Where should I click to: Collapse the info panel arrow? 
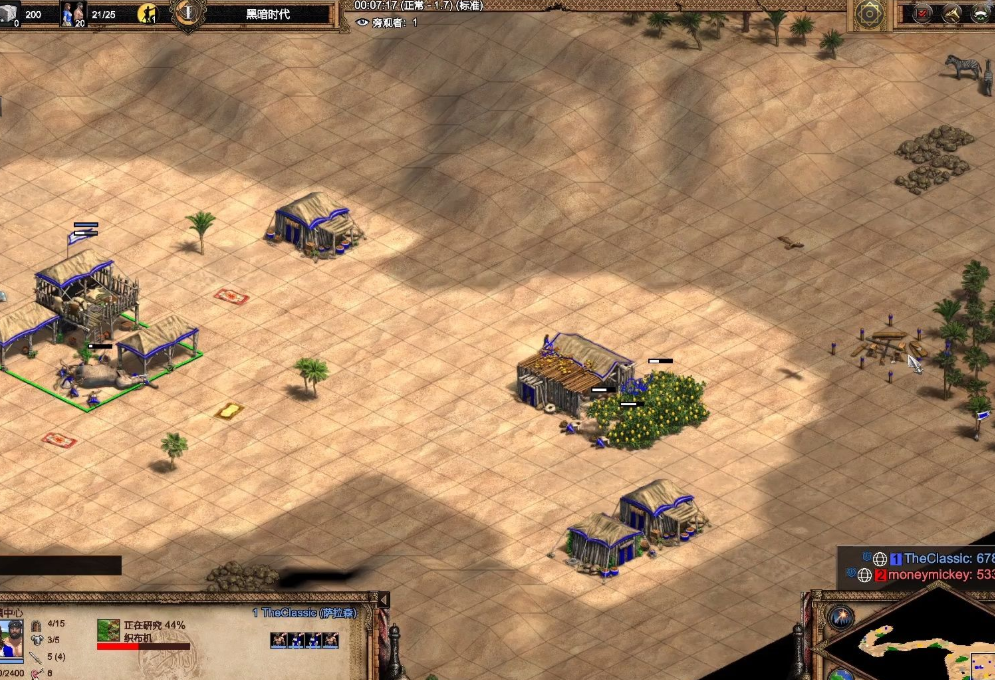click(382, 599)
